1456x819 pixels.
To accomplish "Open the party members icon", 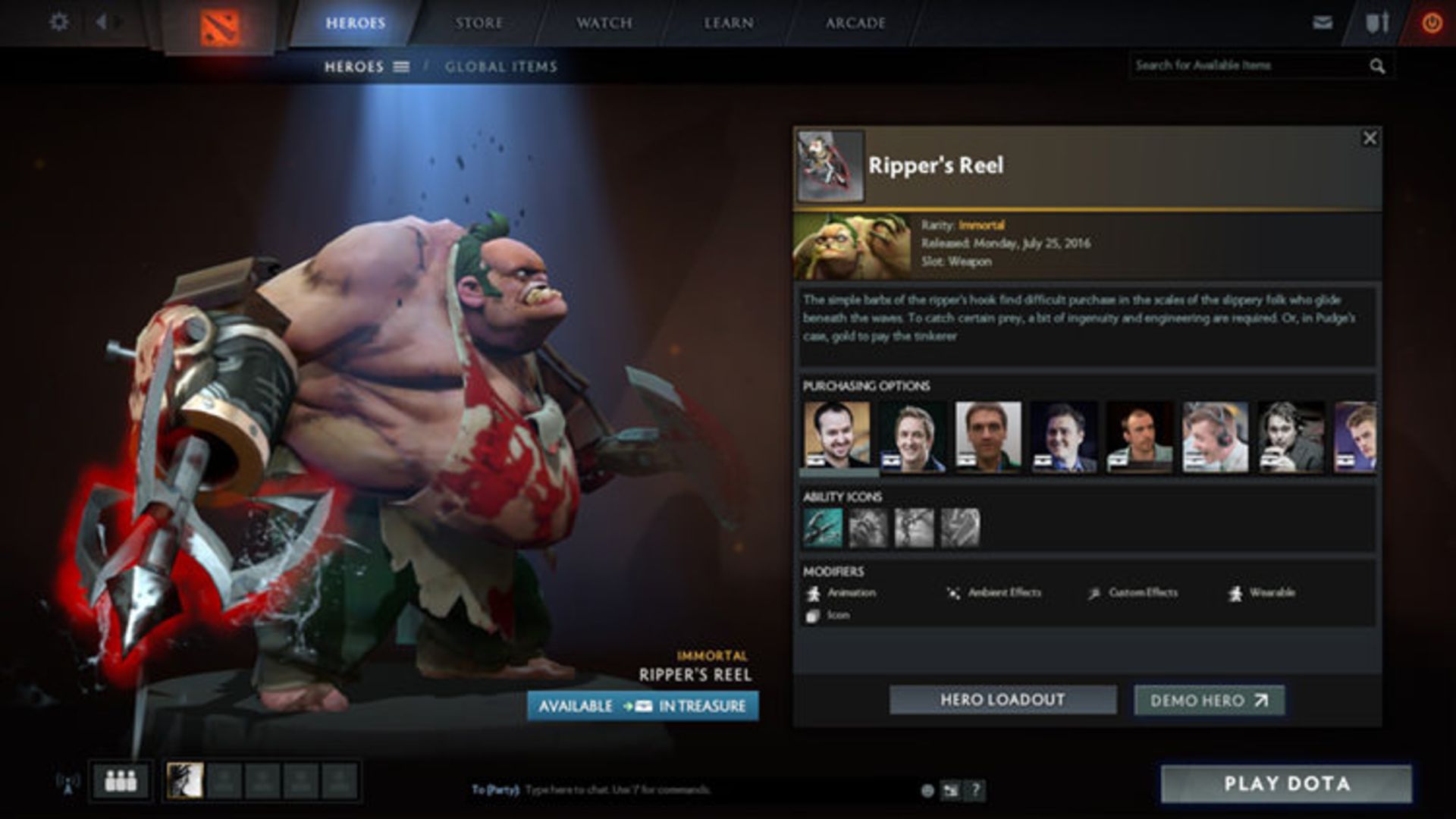I will pyautogui.click(x=121, y=780).
